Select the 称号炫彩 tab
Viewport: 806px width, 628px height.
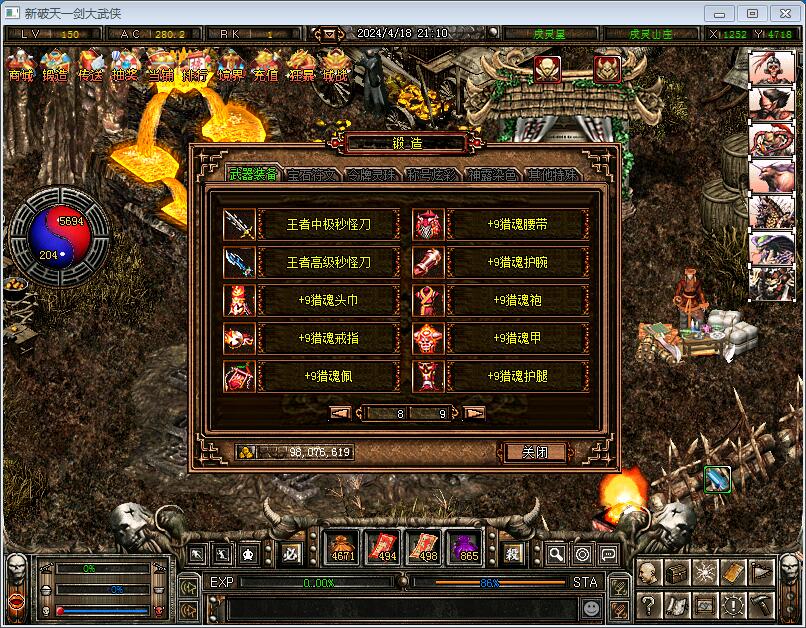432,175
